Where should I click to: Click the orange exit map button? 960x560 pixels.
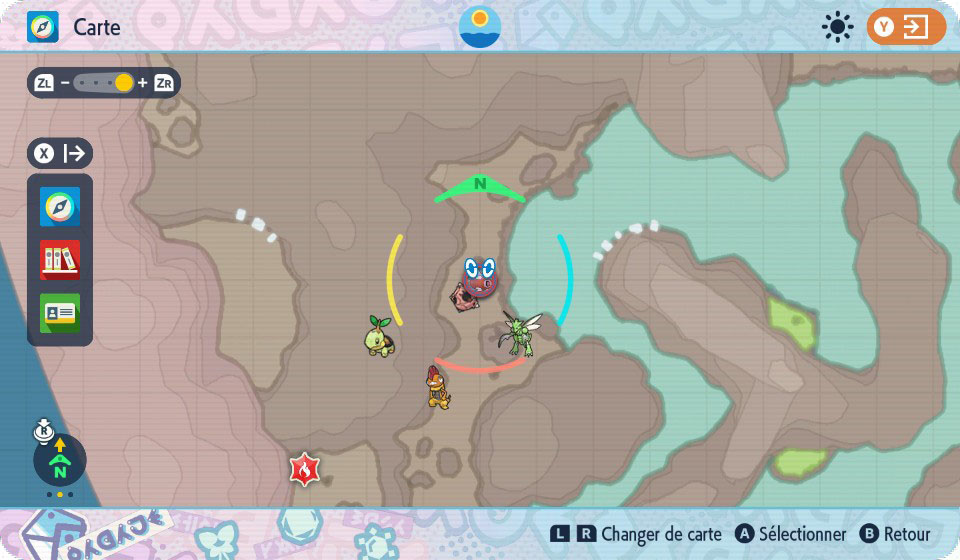(906, 27)
